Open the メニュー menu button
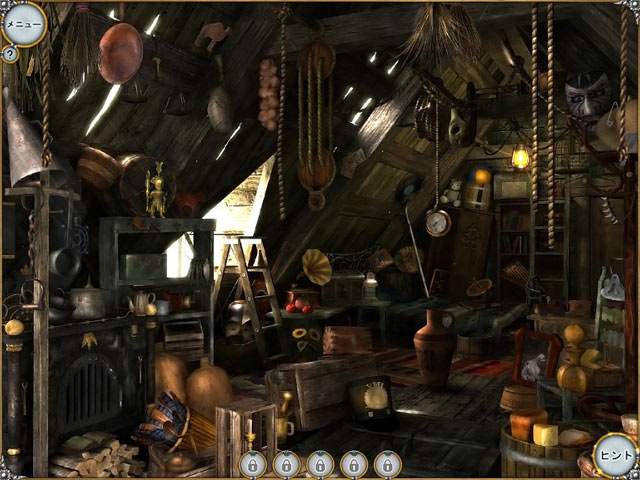 pyautogui.click(x=23, y=24)
